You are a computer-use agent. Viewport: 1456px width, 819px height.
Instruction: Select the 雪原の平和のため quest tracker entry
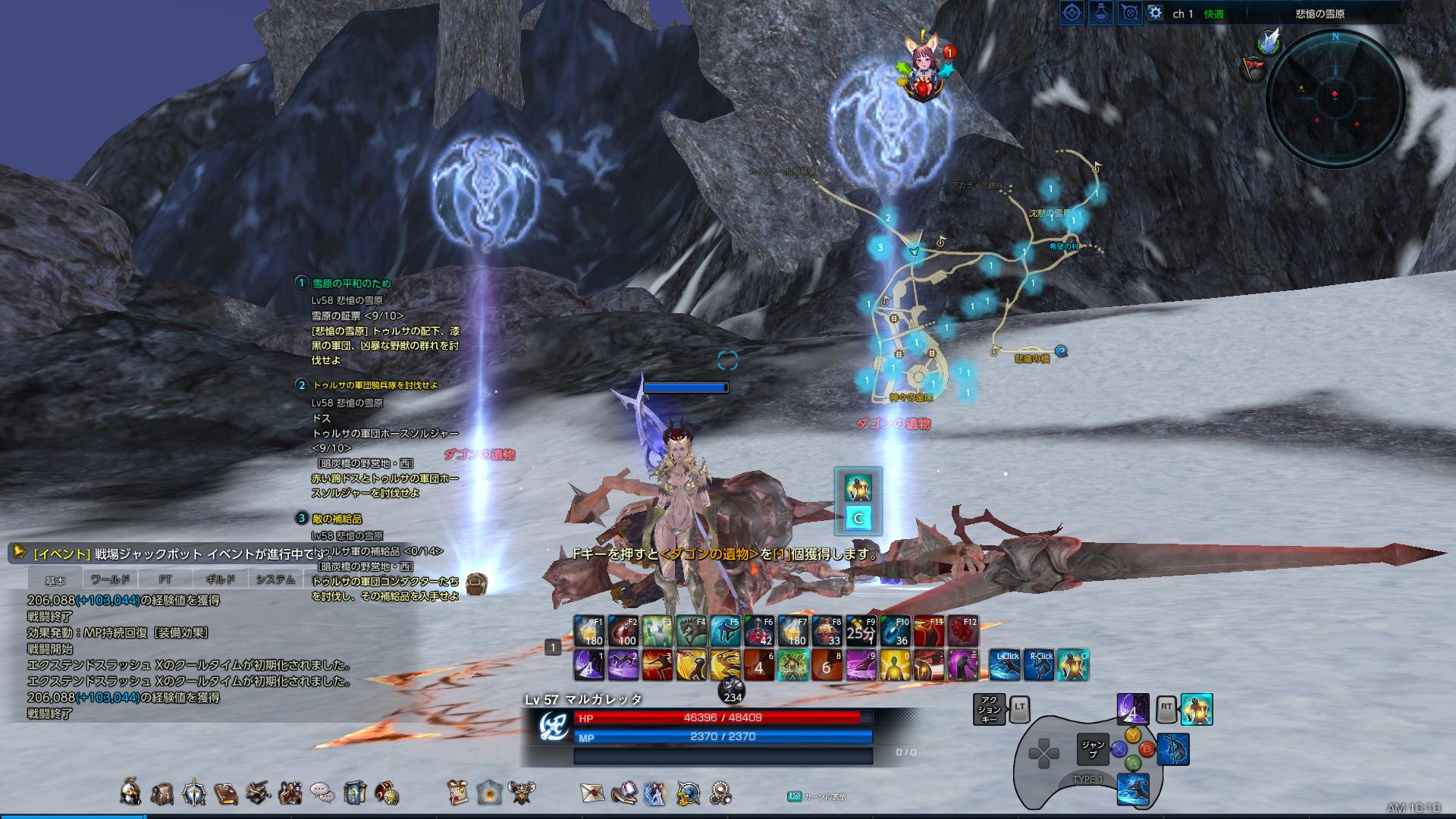pyautogui.click(x=352, y=284)
